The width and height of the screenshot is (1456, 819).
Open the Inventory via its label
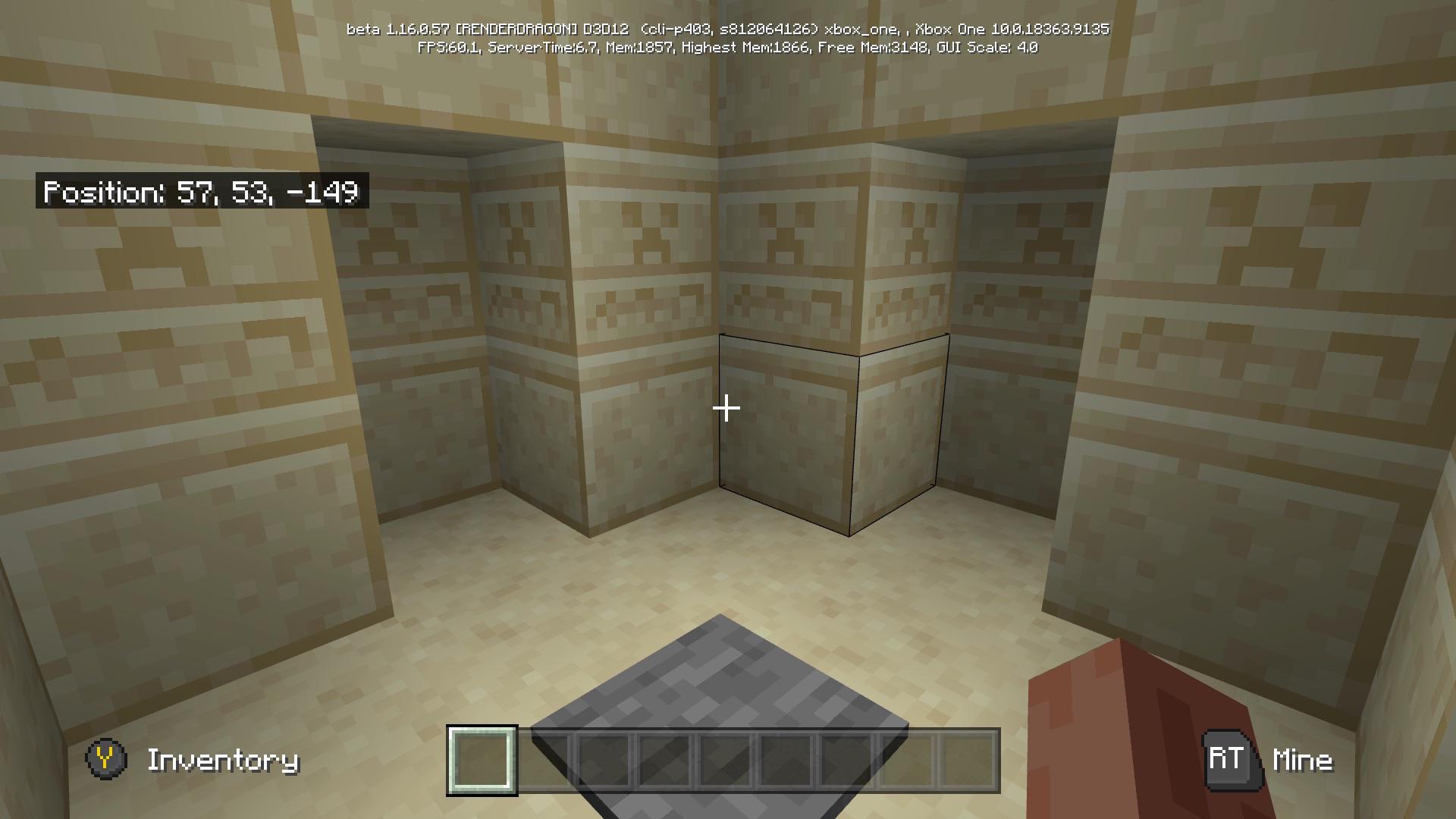(224, 761)
